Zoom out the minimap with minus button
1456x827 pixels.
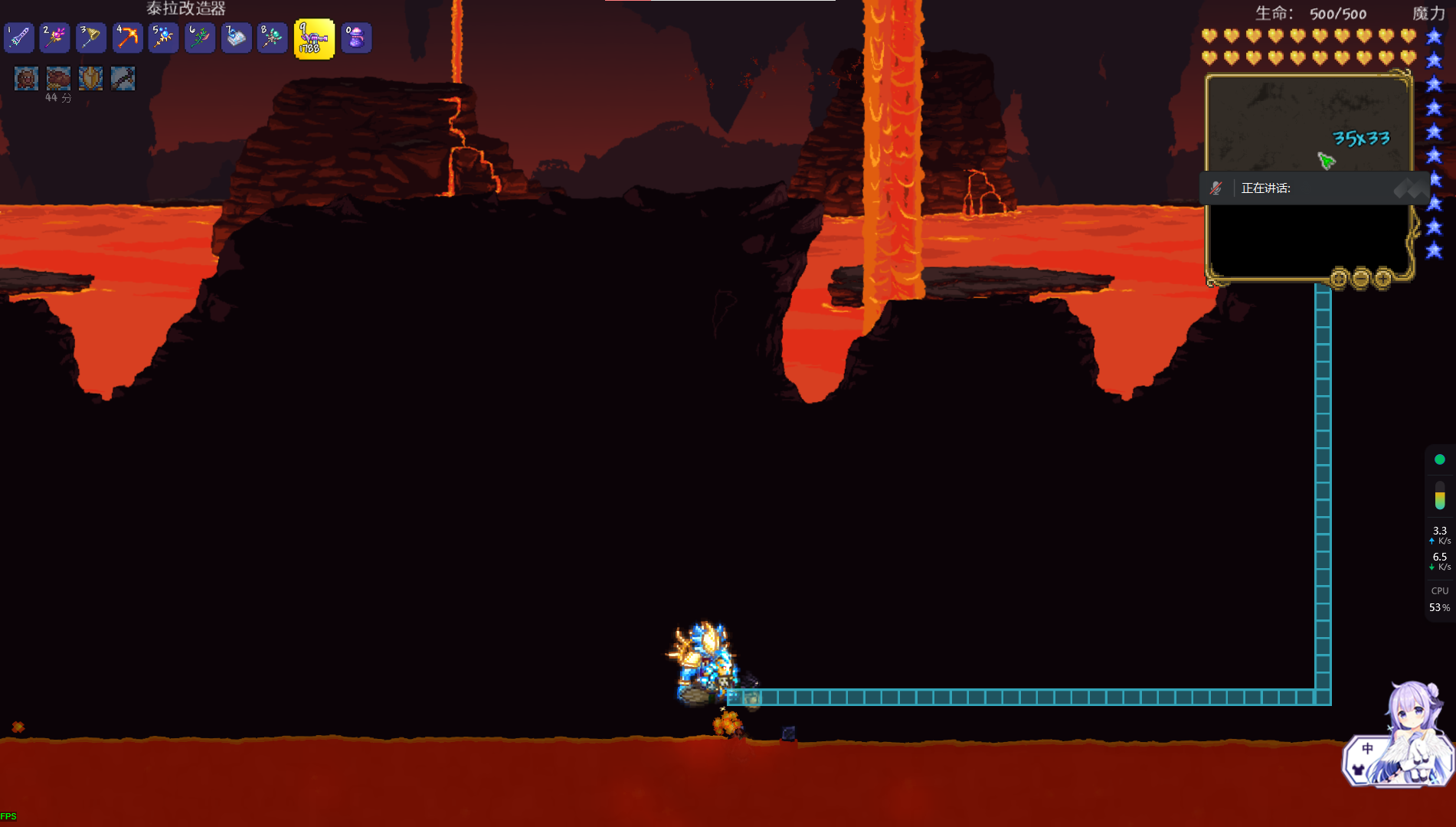[1361, 278]
